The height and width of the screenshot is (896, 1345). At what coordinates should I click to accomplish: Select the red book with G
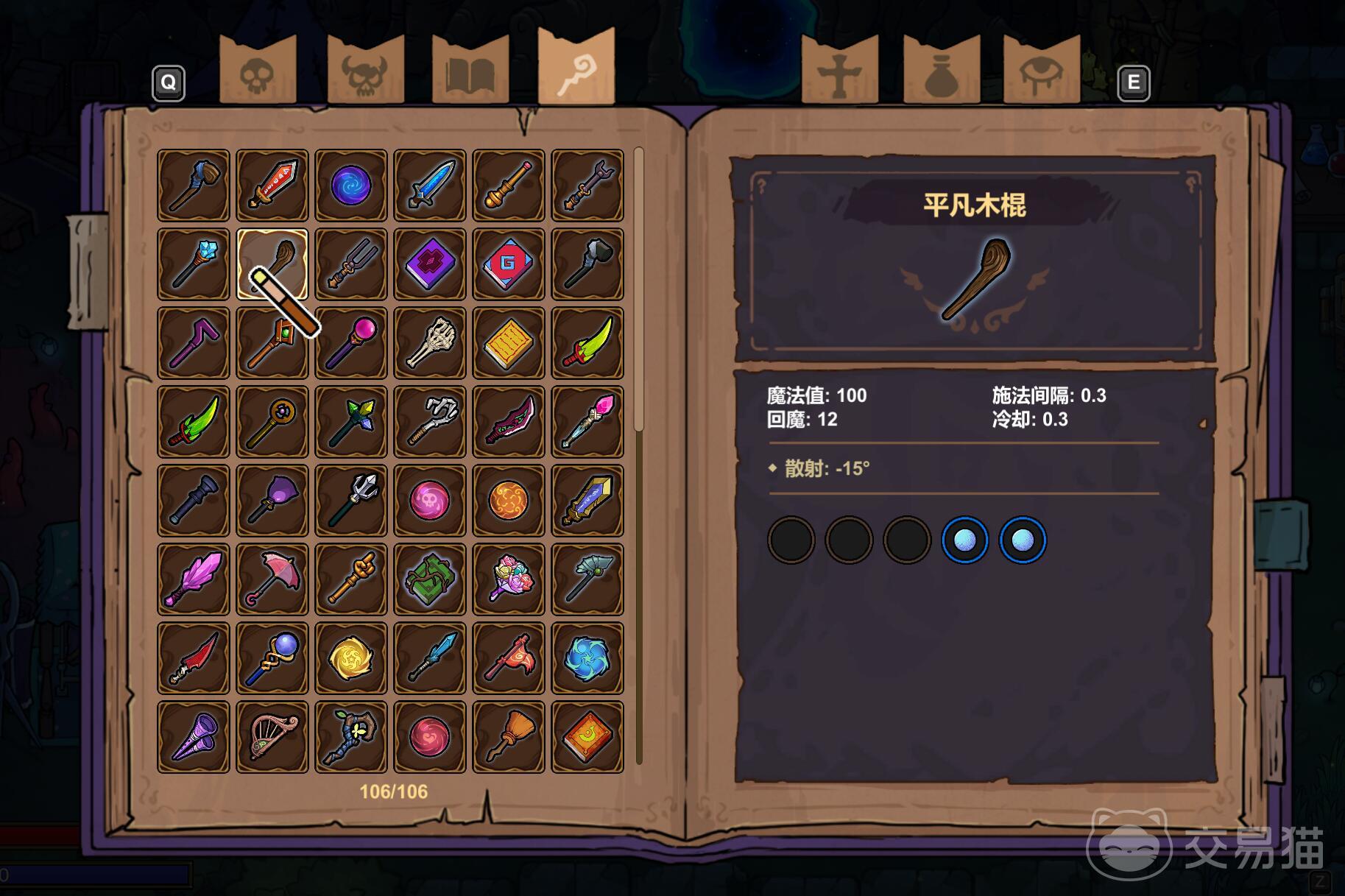click(x=509, y=264)
